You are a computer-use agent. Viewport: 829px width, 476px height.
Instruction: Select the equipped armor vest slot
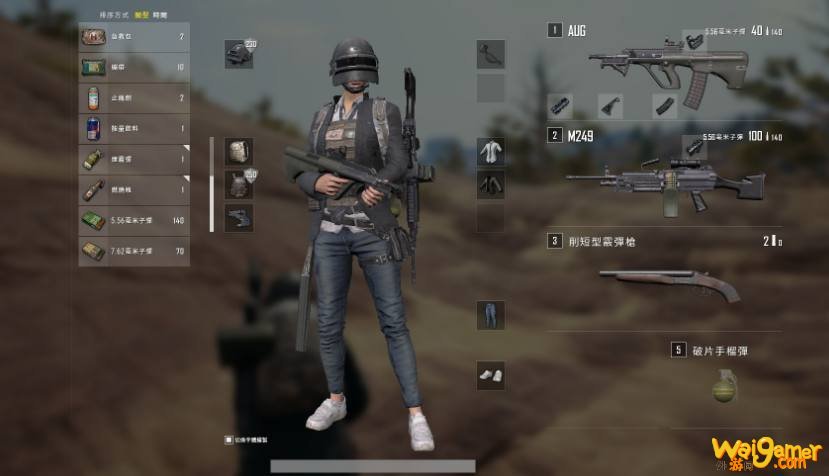click(x=238, y=185)
